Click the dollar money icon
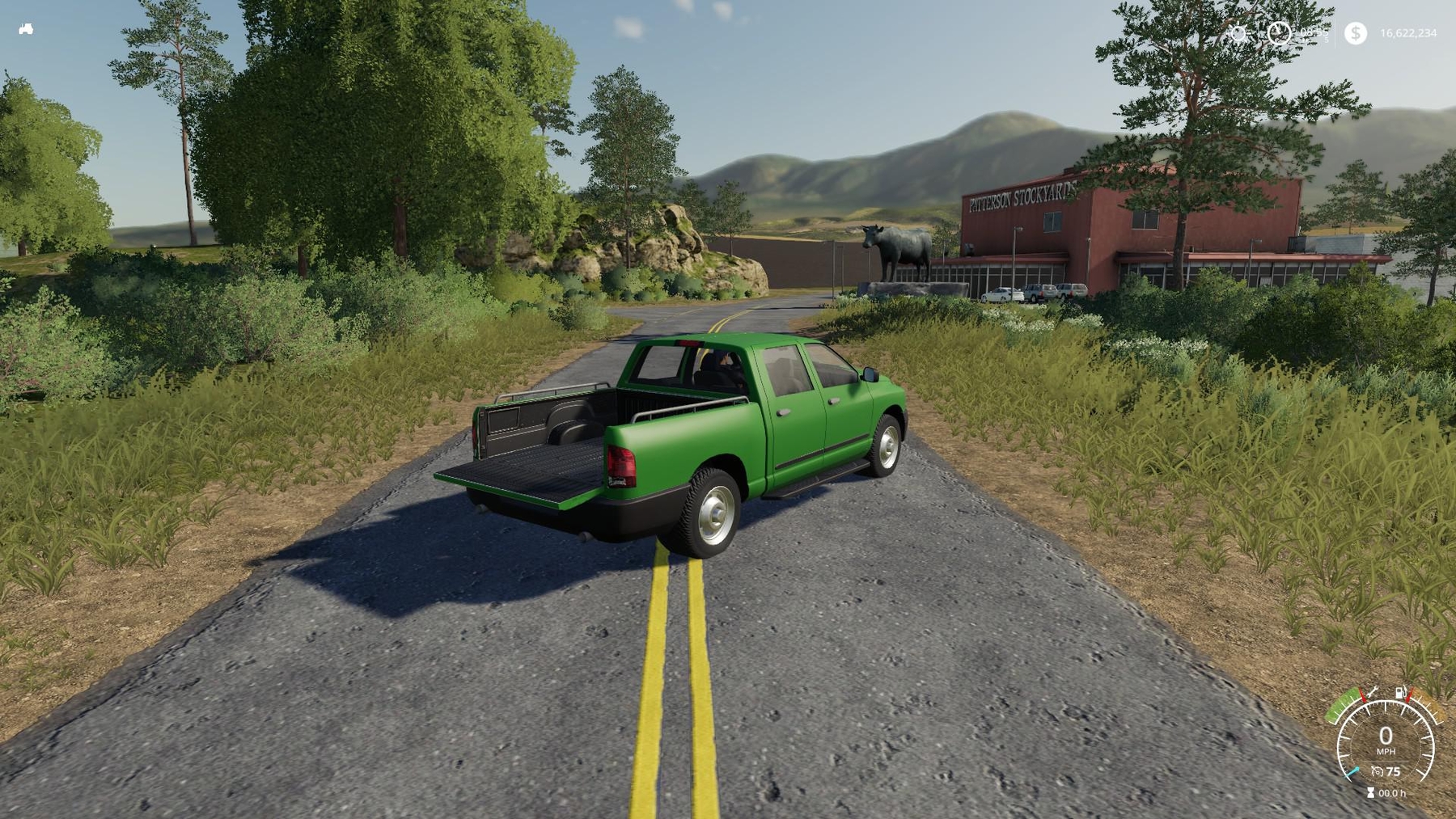The image size is (1456, 819). click(x=1356, y=33)
